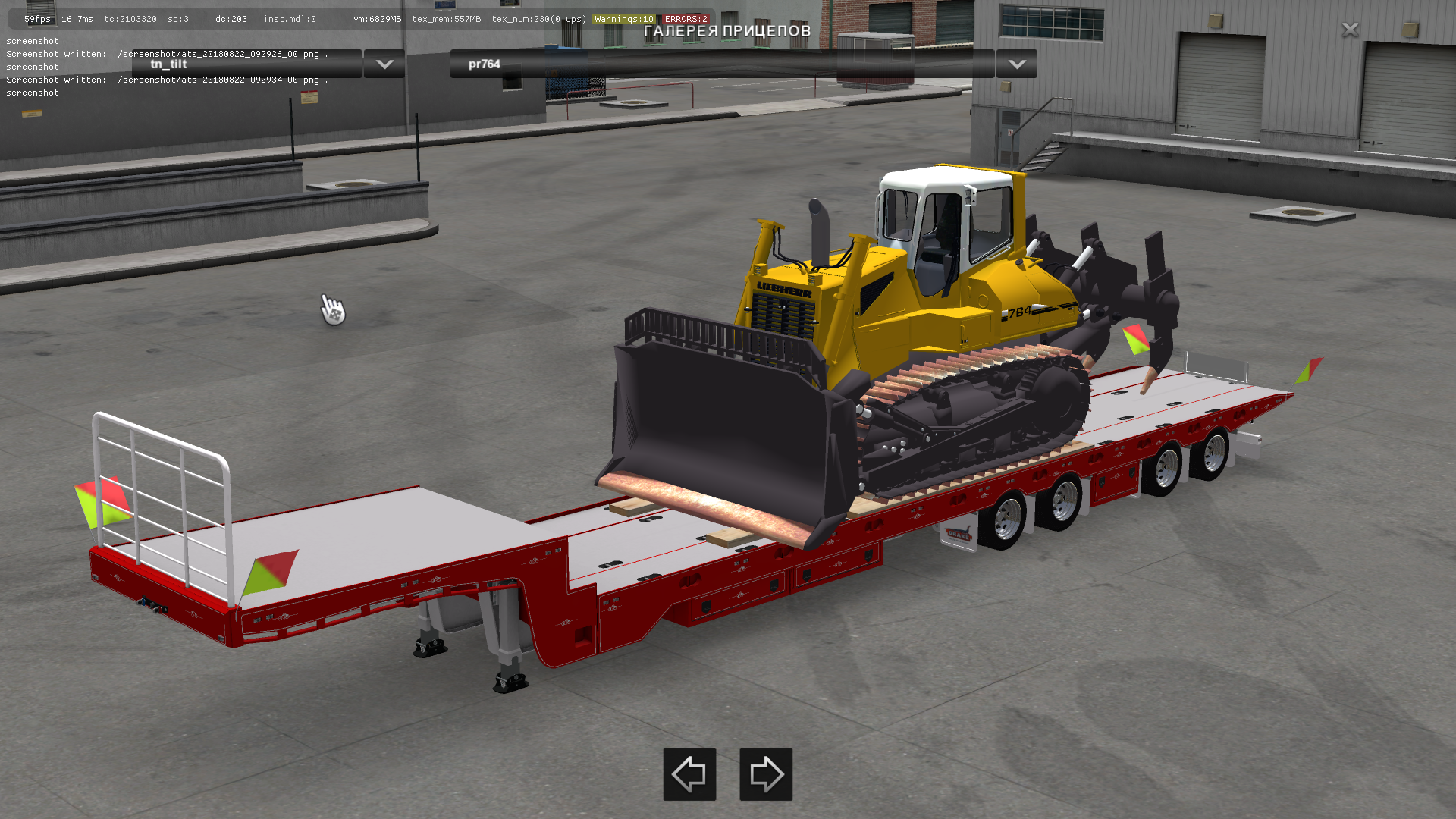Click the vm:6829MB memory indicator
The height and width of the screenshot is (819, 1456).
coord(376,19)
